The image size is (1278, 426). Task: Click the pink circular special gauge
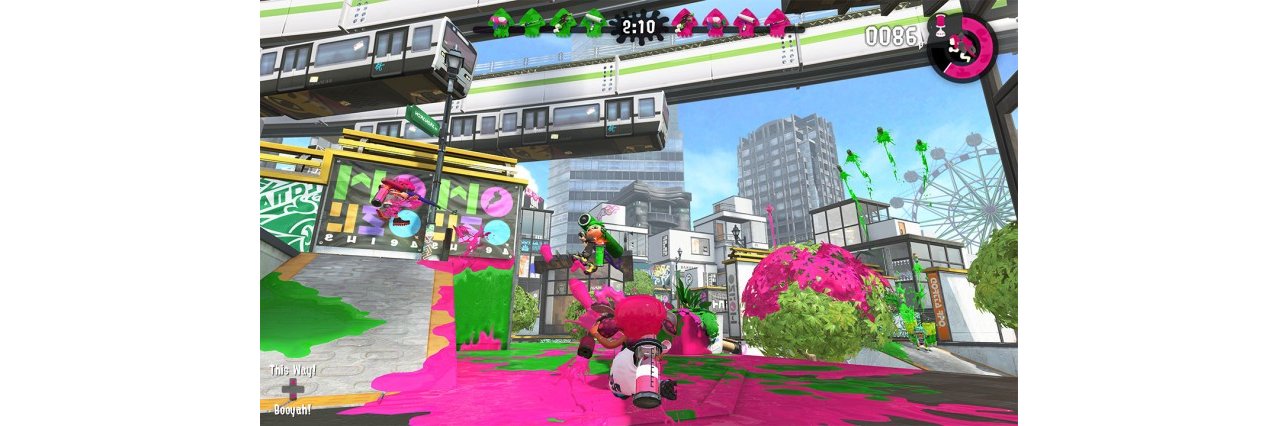(960, 50)
